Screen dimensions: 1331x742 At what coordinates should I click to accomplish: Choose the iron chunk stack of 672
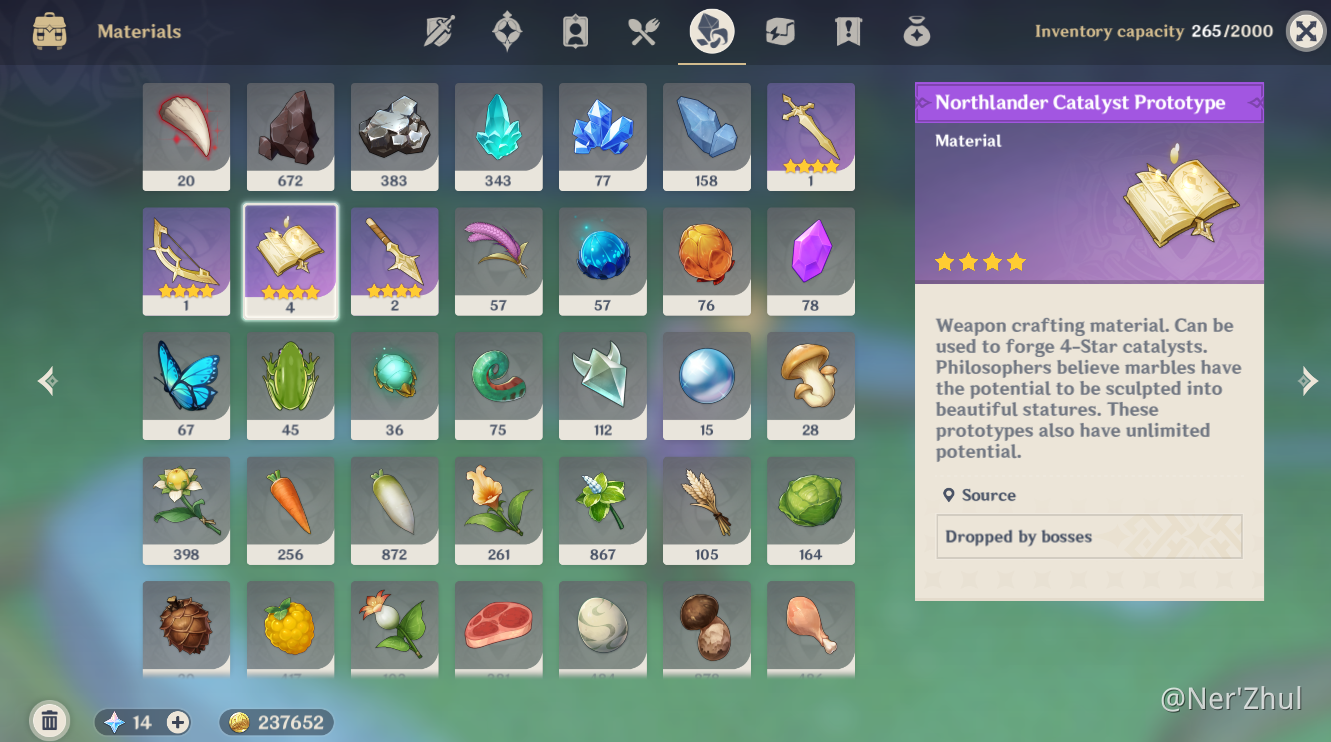pos(290,136)
